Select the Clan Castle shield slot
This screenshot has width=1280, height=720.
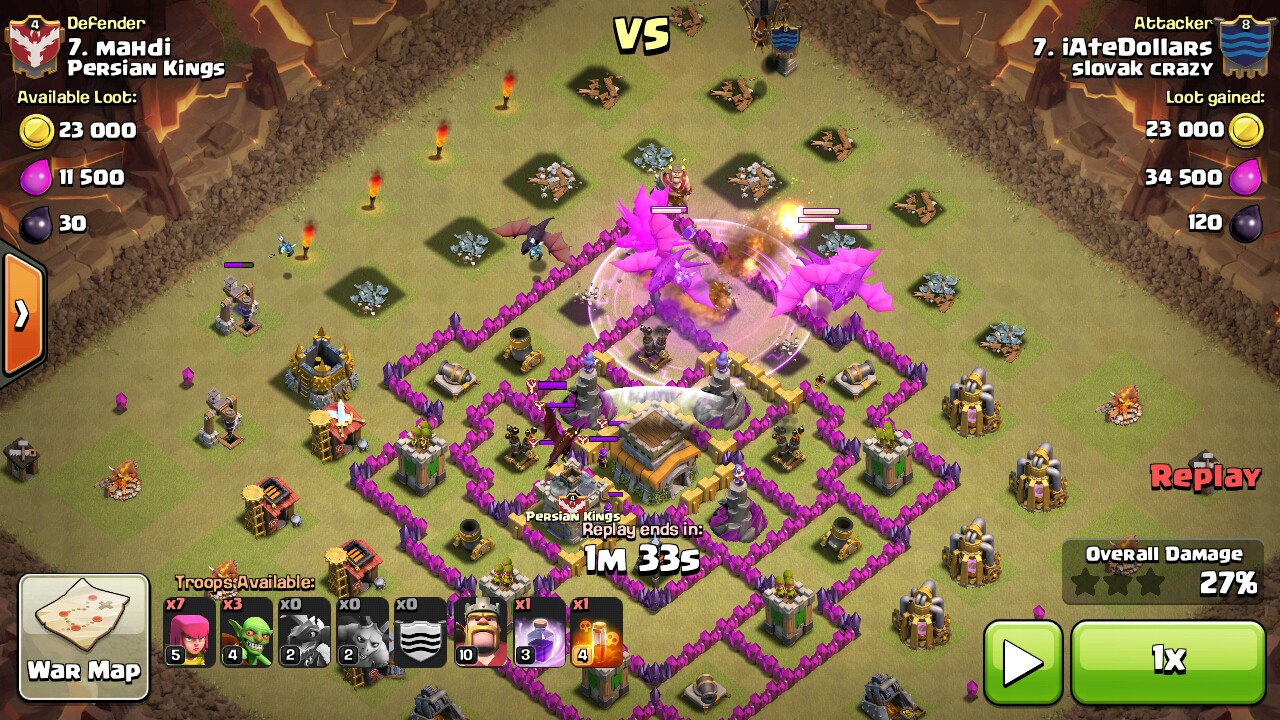point(420,632)
